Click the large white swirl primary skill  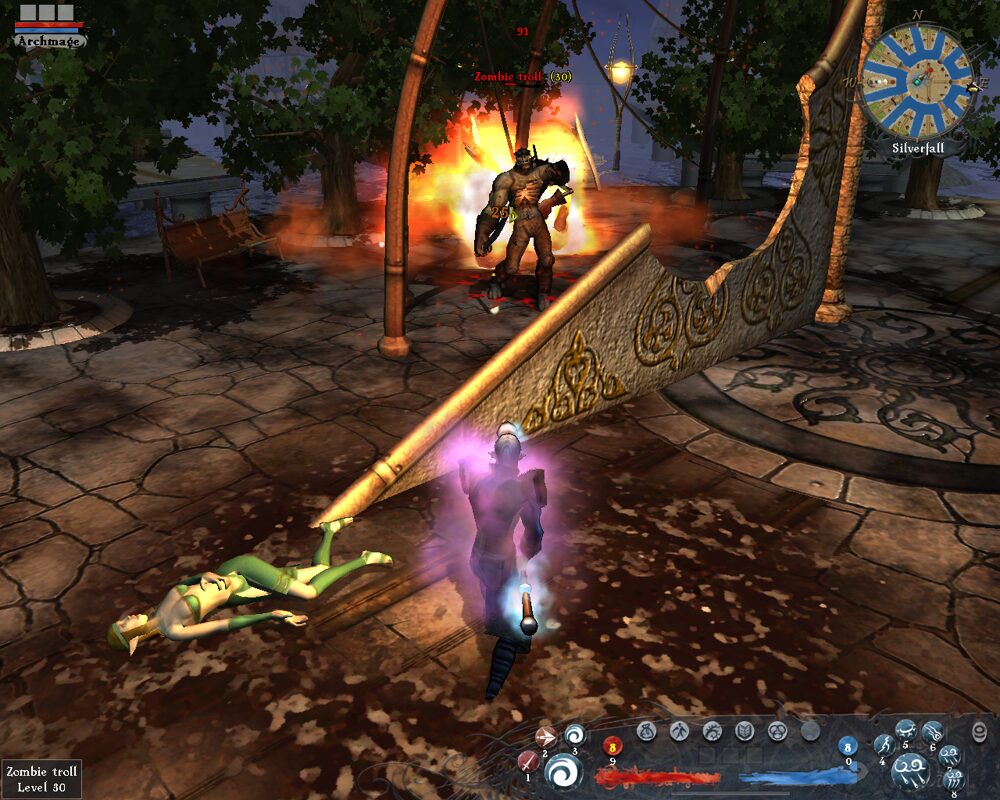(563, 772)
